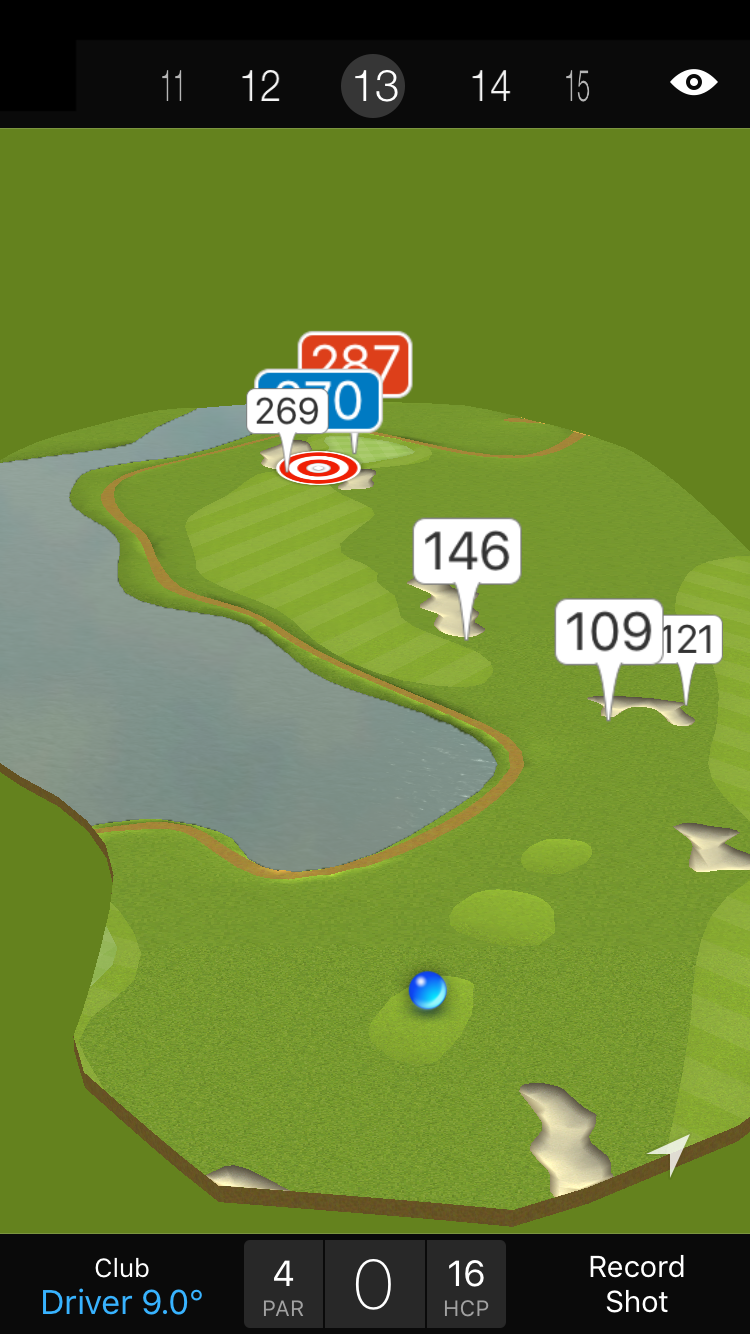Go to hole 14
This screenshot has height=1334, width=750.
[x=490, y=86]
